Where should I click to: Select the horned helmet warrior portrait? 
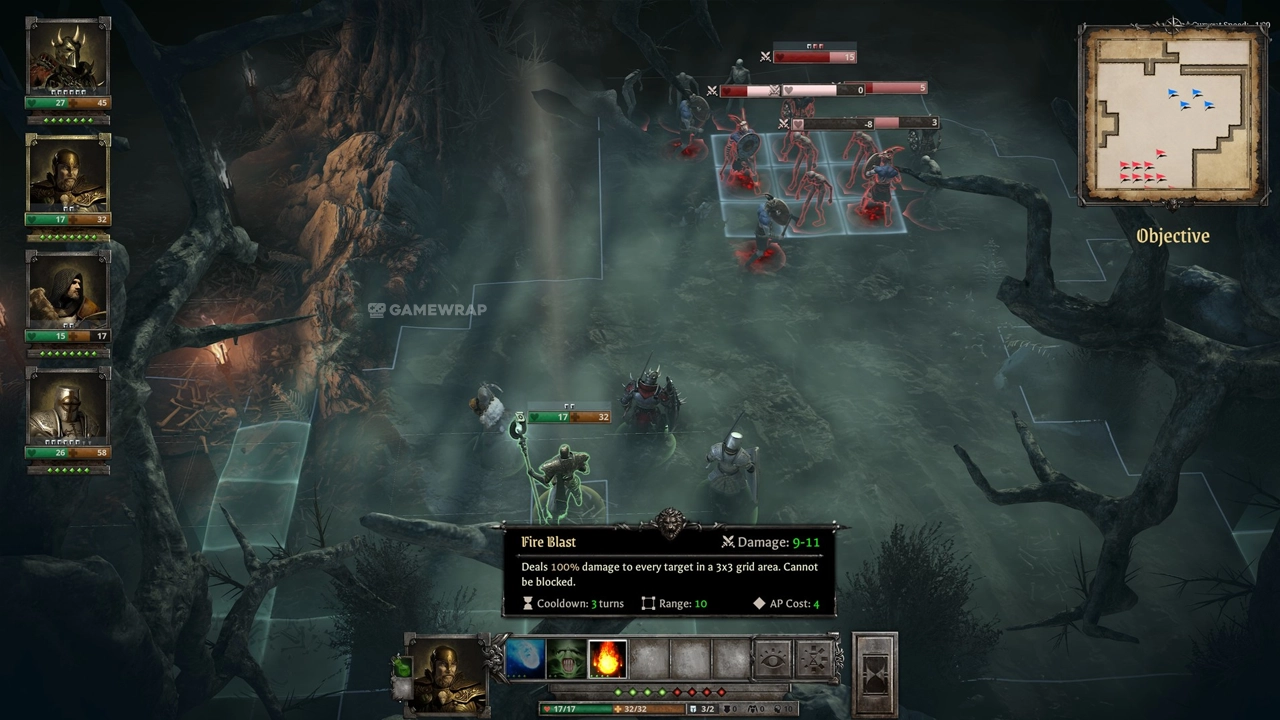(x=68, y=57)
